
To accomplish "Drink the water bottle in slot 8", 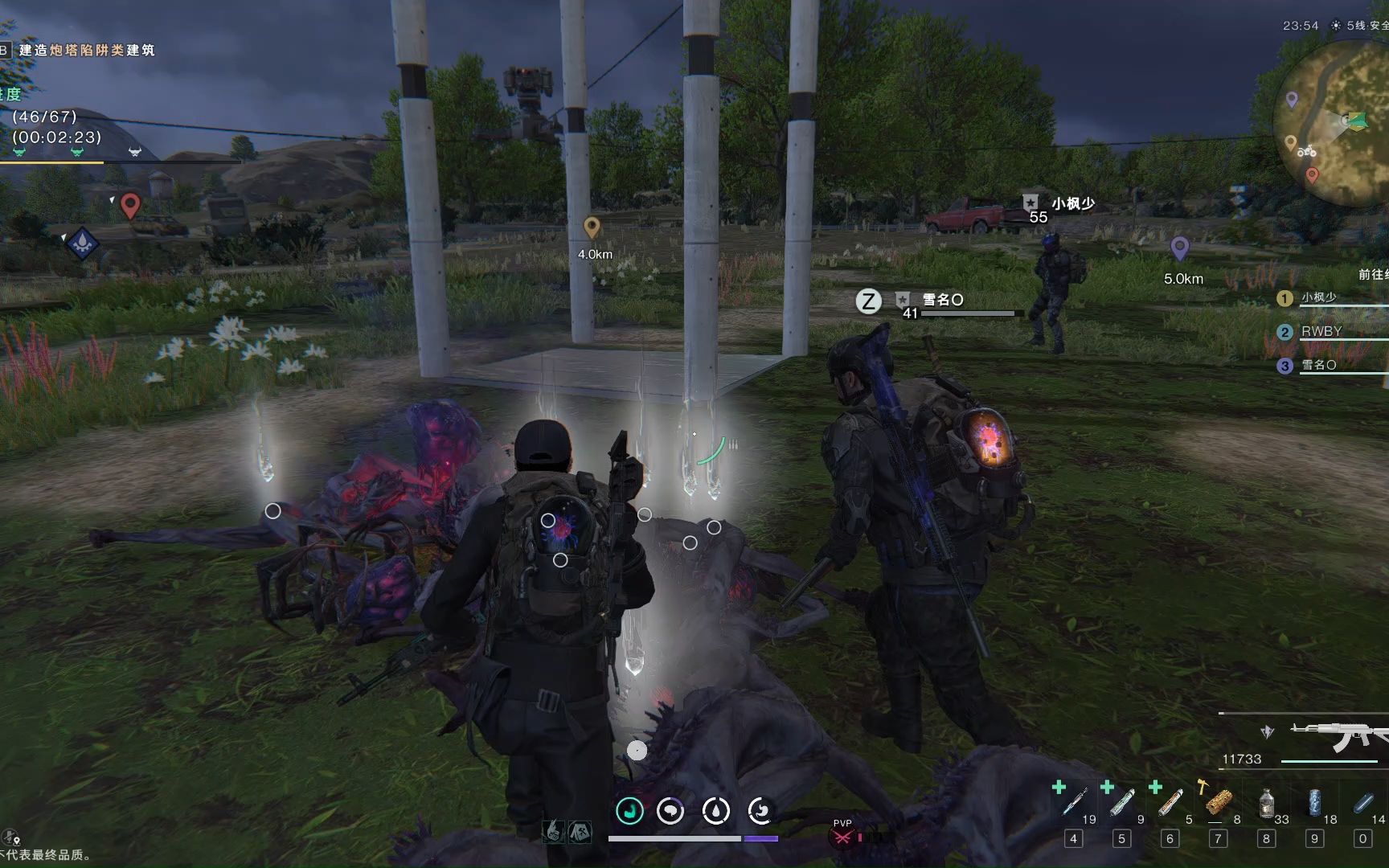I will pos(1267,802).
